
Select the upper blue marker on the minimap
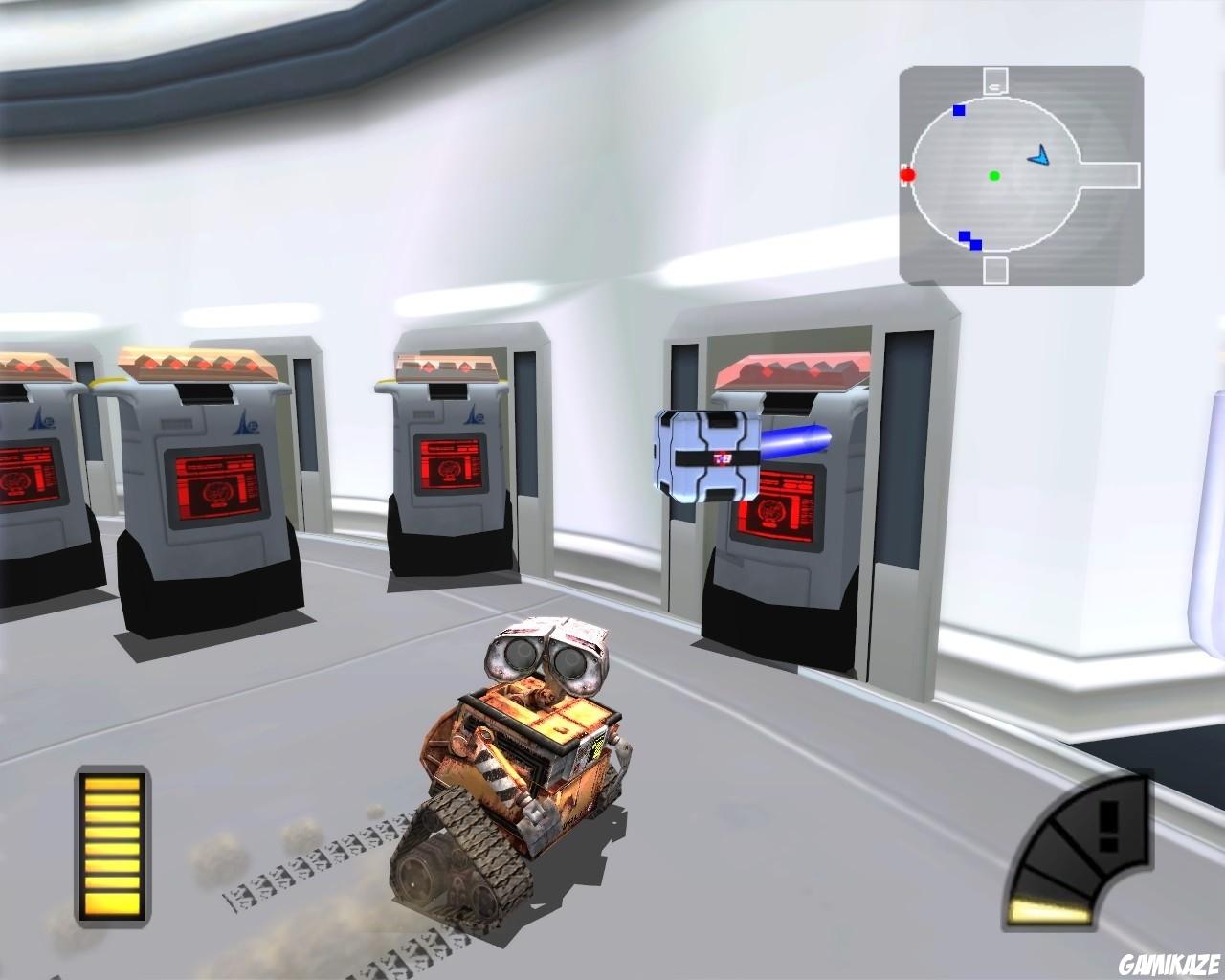(x=957, y=110)
